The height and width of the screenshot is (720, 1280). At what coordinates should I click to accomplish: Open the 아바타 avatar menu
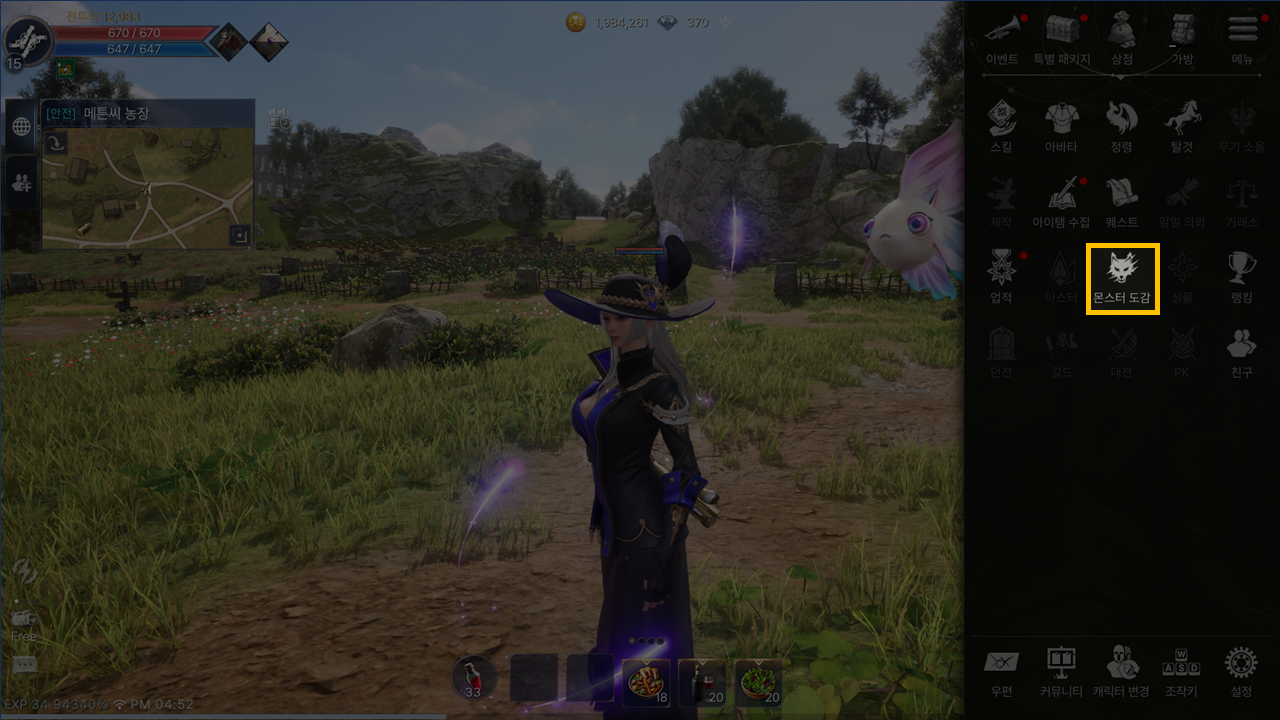1061,126
